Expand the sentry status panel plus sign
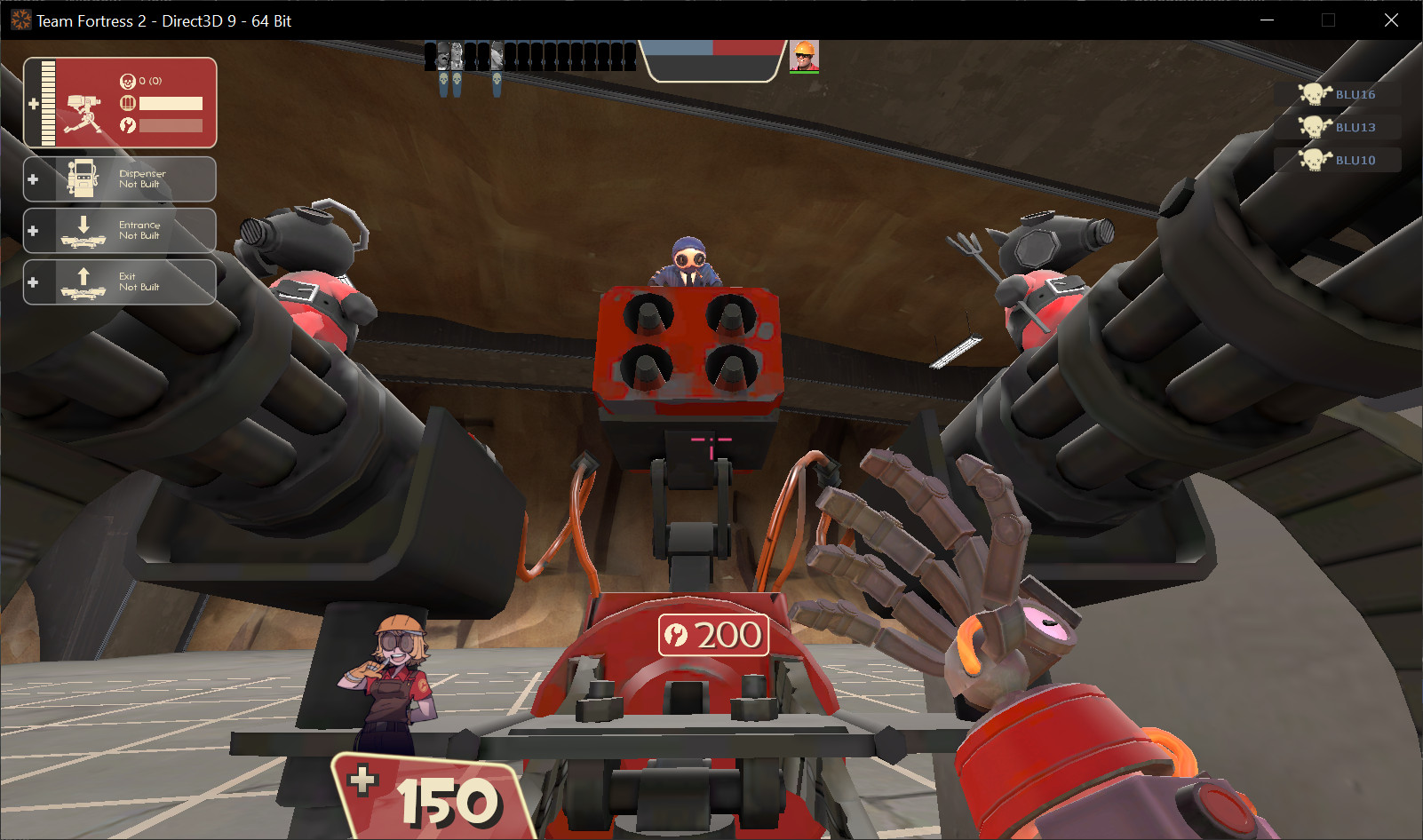The image size is (1423, 840). pos(34,102)
